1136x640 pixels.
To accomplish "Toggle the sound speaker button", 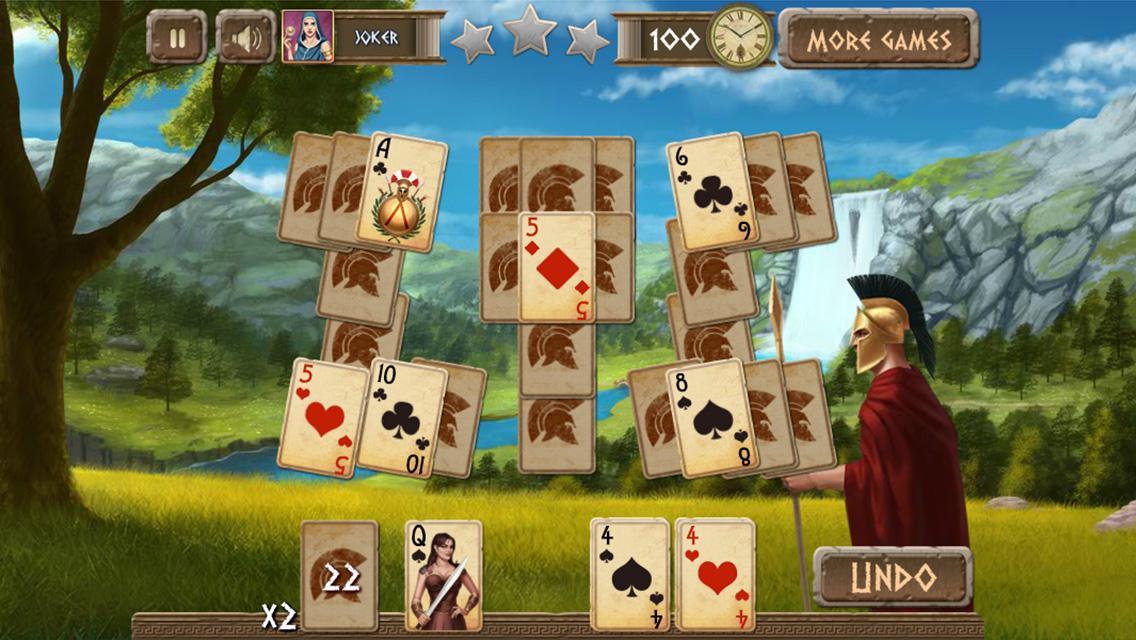I will [246, 39].
